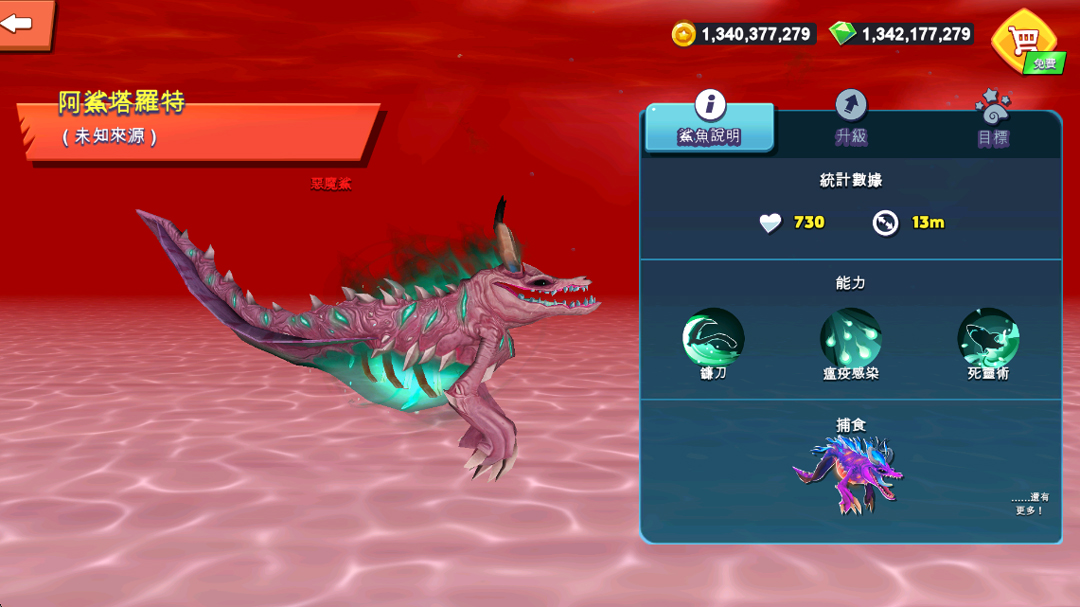
Task: Select the 鐮刀 scythe ability icon
Action: click(x=713, y=338)
